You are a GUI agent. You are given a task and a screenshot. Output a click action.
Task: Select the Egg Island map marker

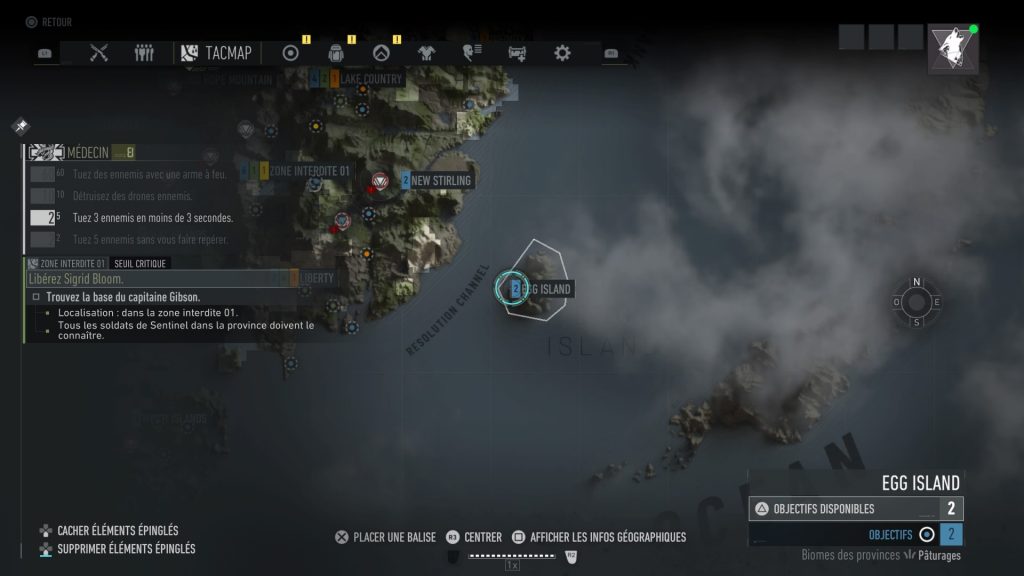[515, 289]
